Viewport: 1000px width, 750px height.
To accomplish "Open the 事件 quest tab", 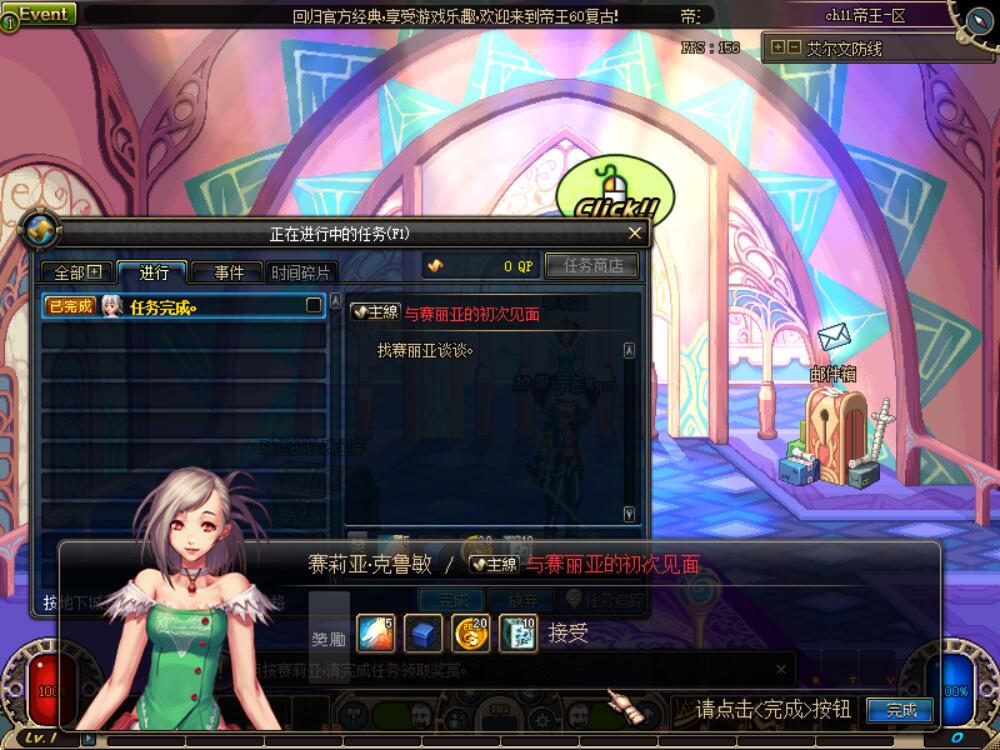I will coord(228,272).
